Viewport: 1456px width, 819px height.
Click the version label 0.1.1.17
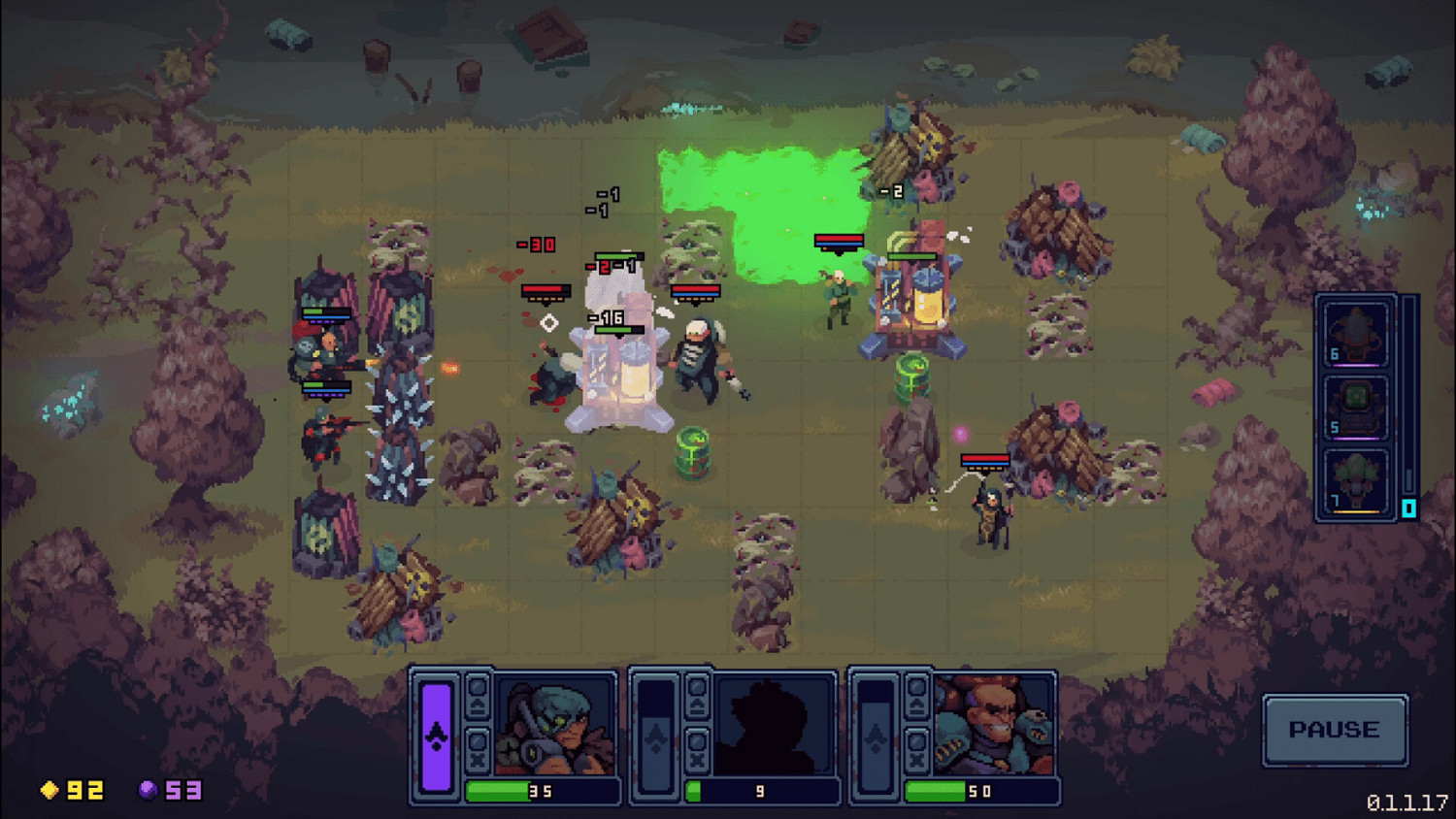(x=1406, y=803)
